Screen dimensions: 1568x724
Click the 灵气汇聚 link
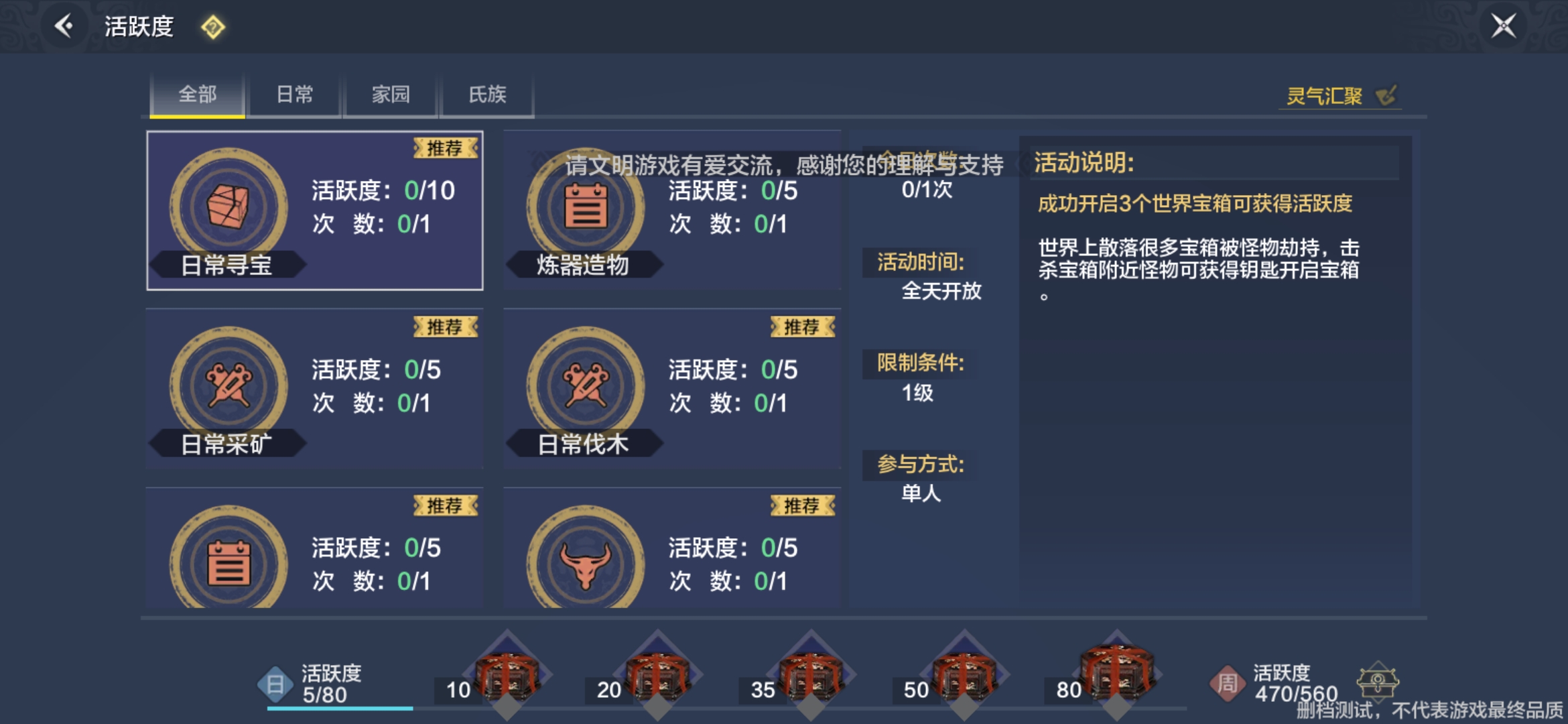click(1323, 96)
